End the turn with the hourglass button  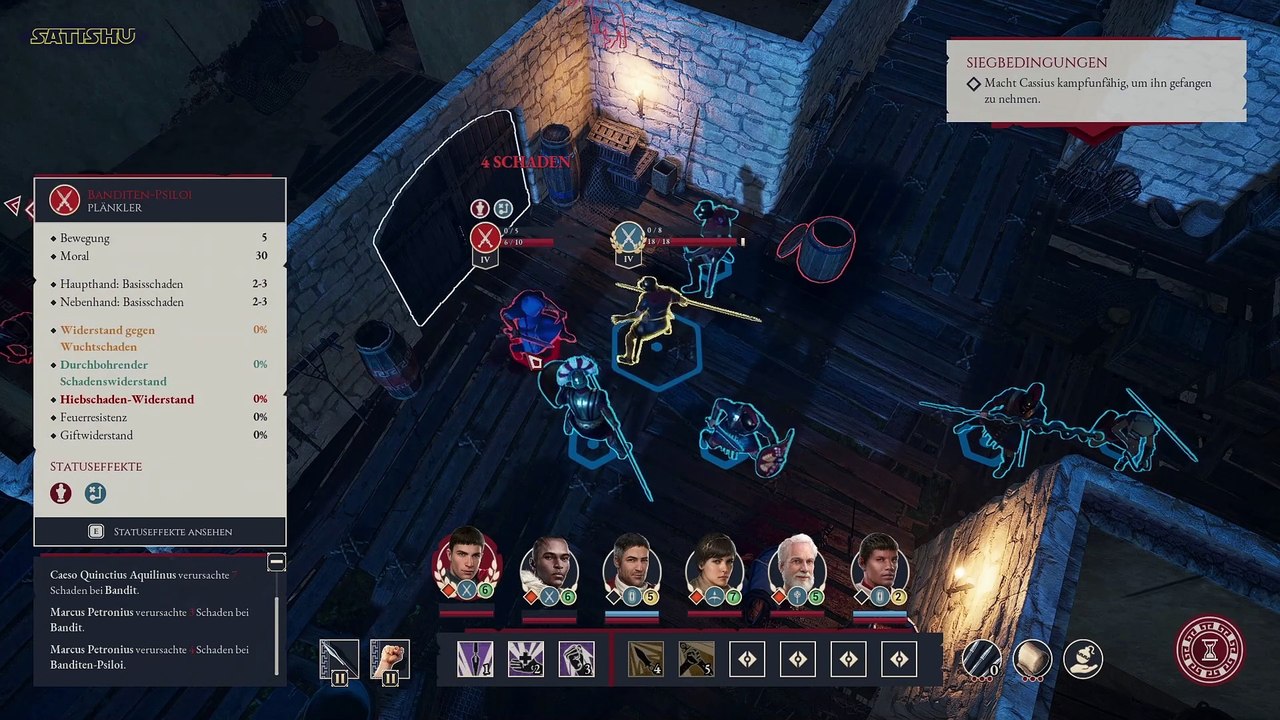point(1210,649)
